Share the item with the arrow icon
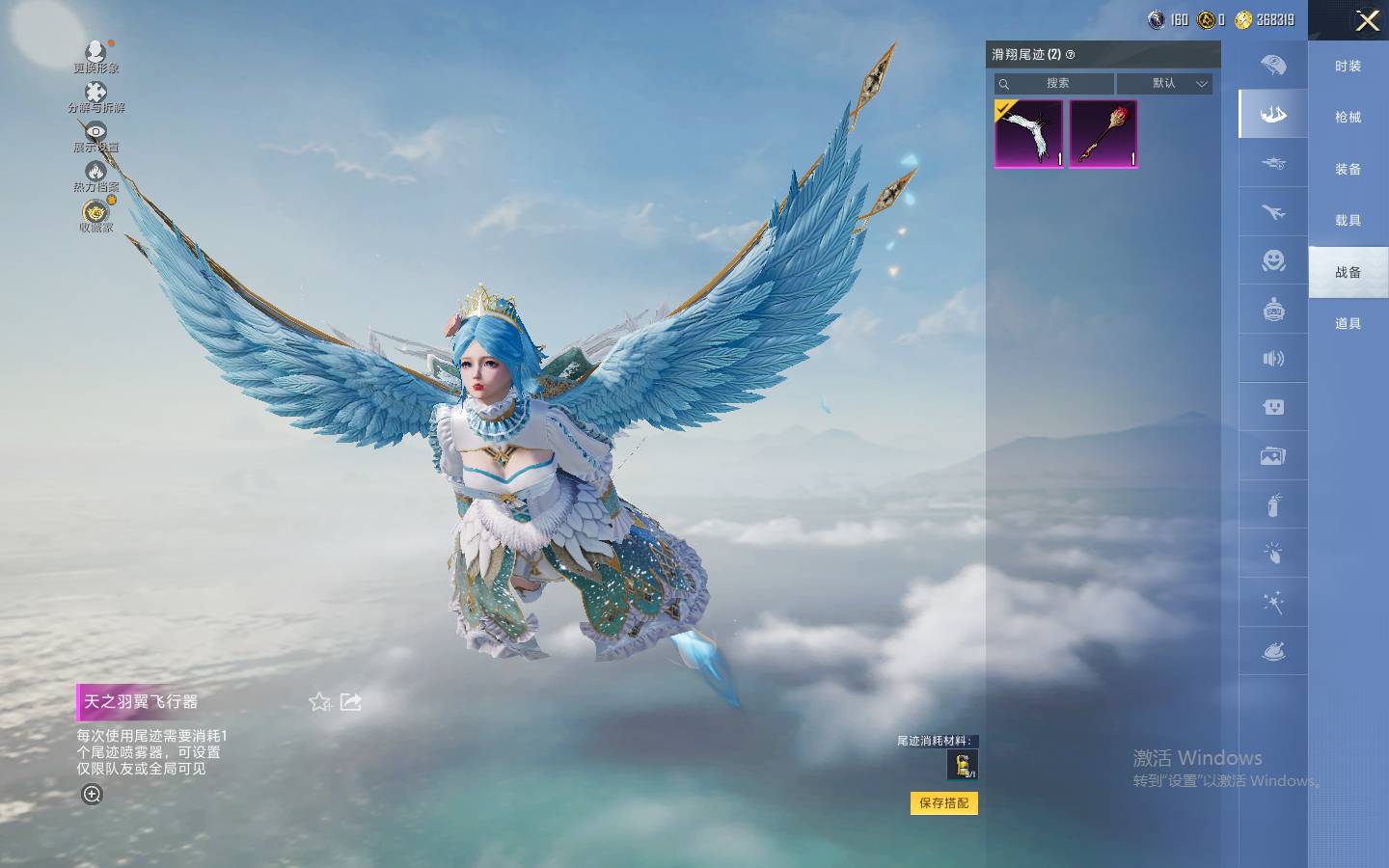Viewport: 1389px width, 868px height. pyautogui.click(x=351, y=702)
